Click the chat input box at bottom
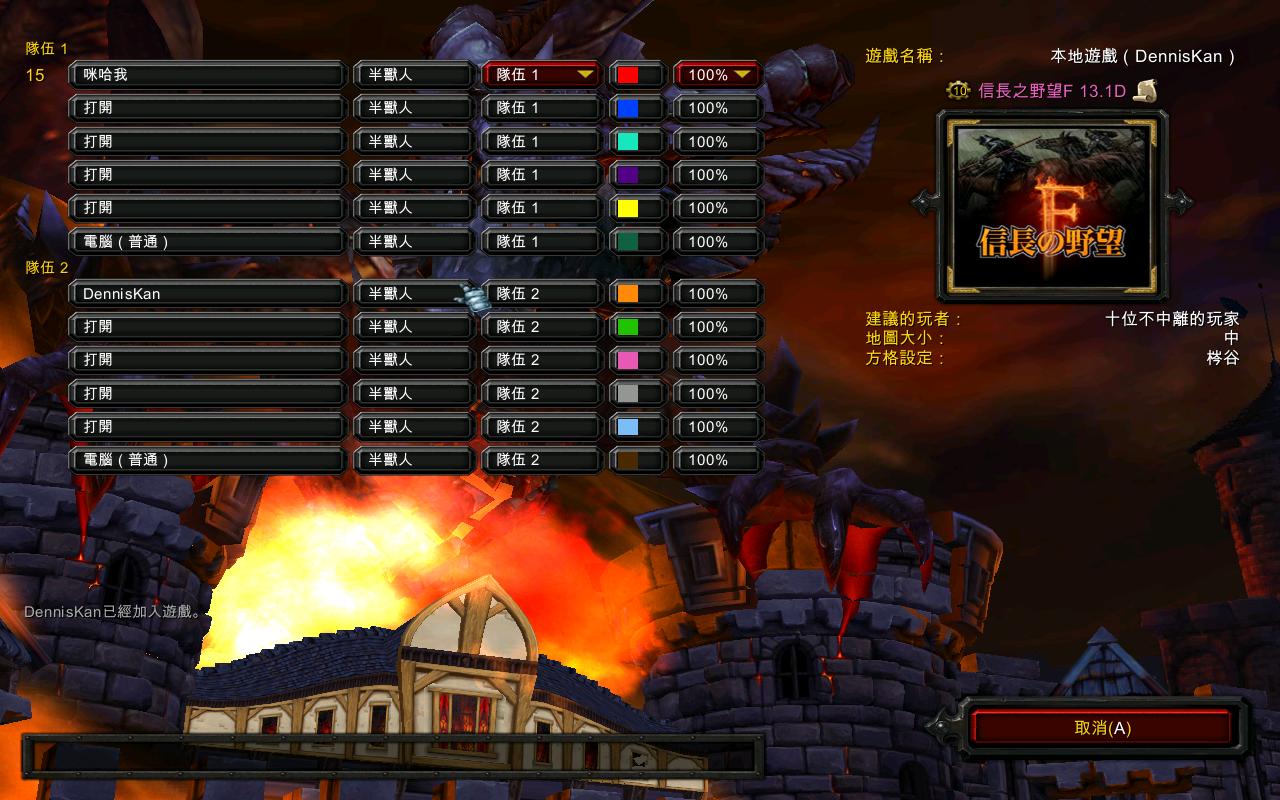Screen dimensions: 1280x800 [390, 756]
